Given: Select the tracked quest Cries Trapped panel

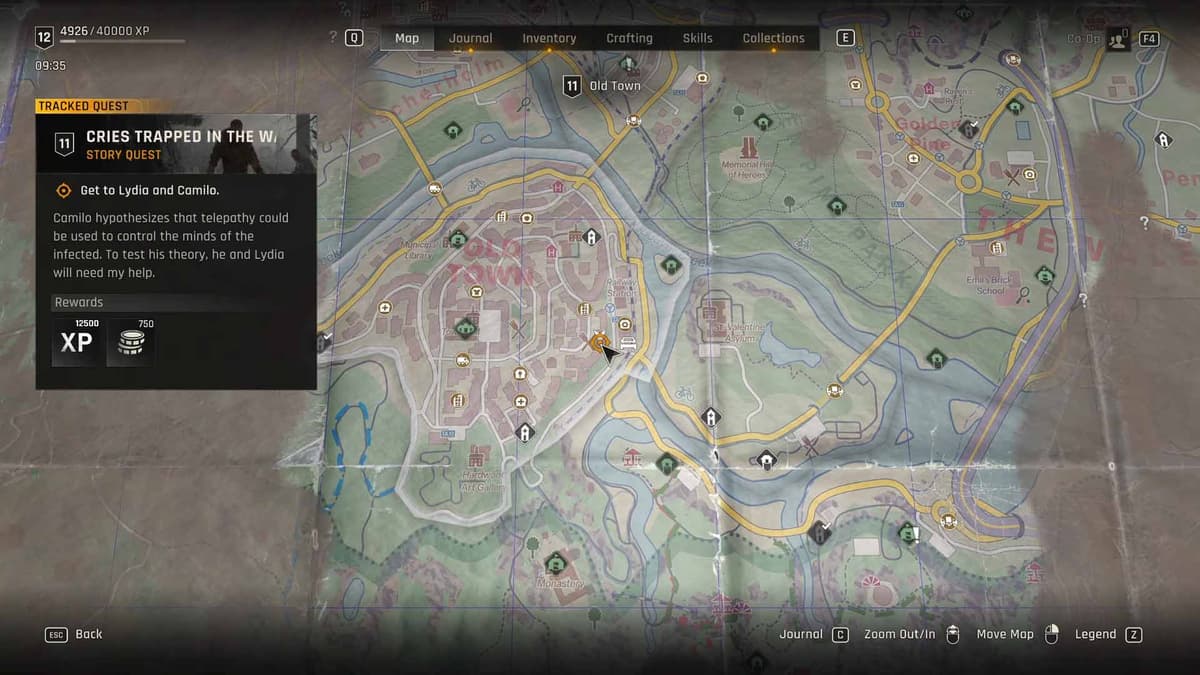Looking at the screenshot, I should point(176,144).
